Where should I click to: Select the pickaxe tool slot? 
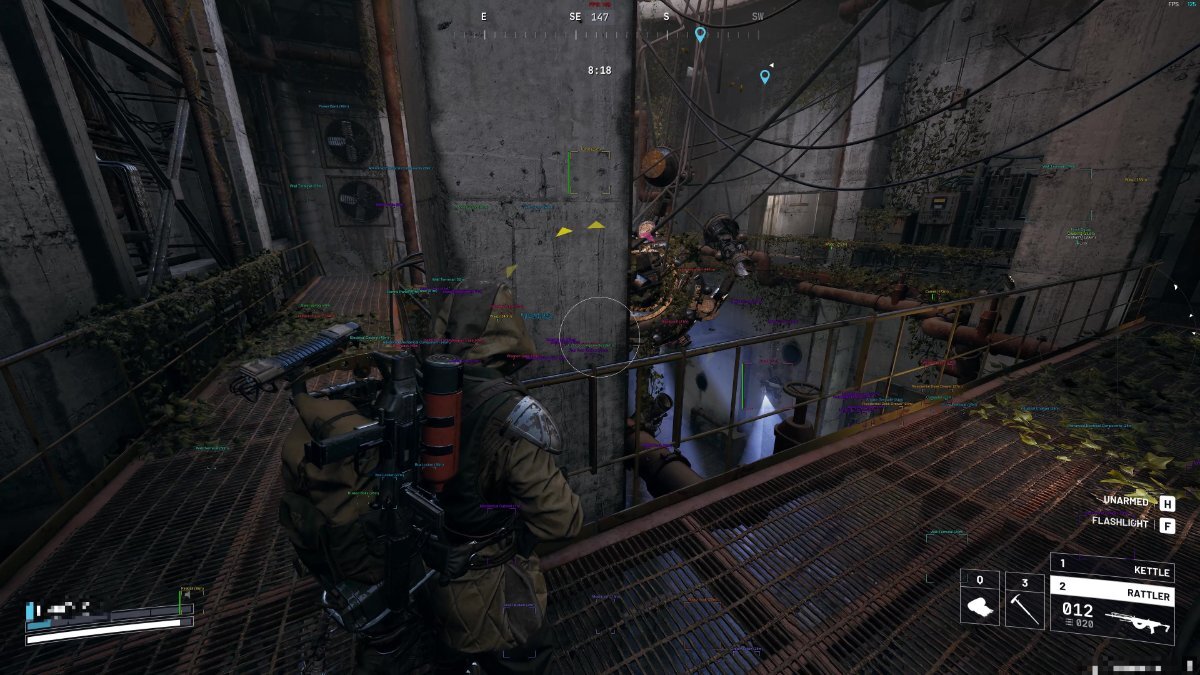tap(1024, 599)
